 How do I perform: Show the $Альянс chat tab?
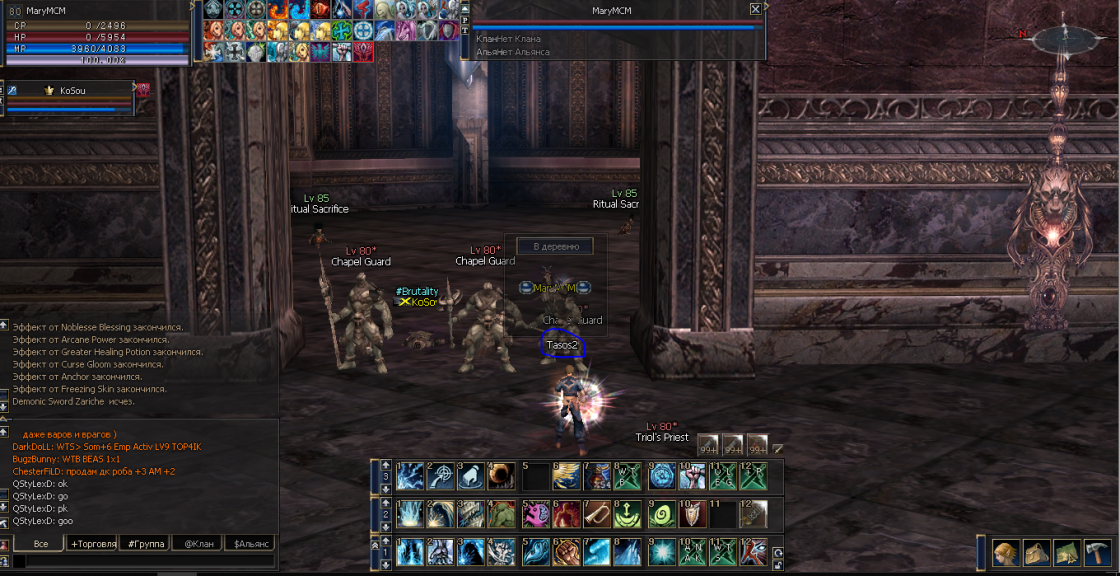coord(251,544)
